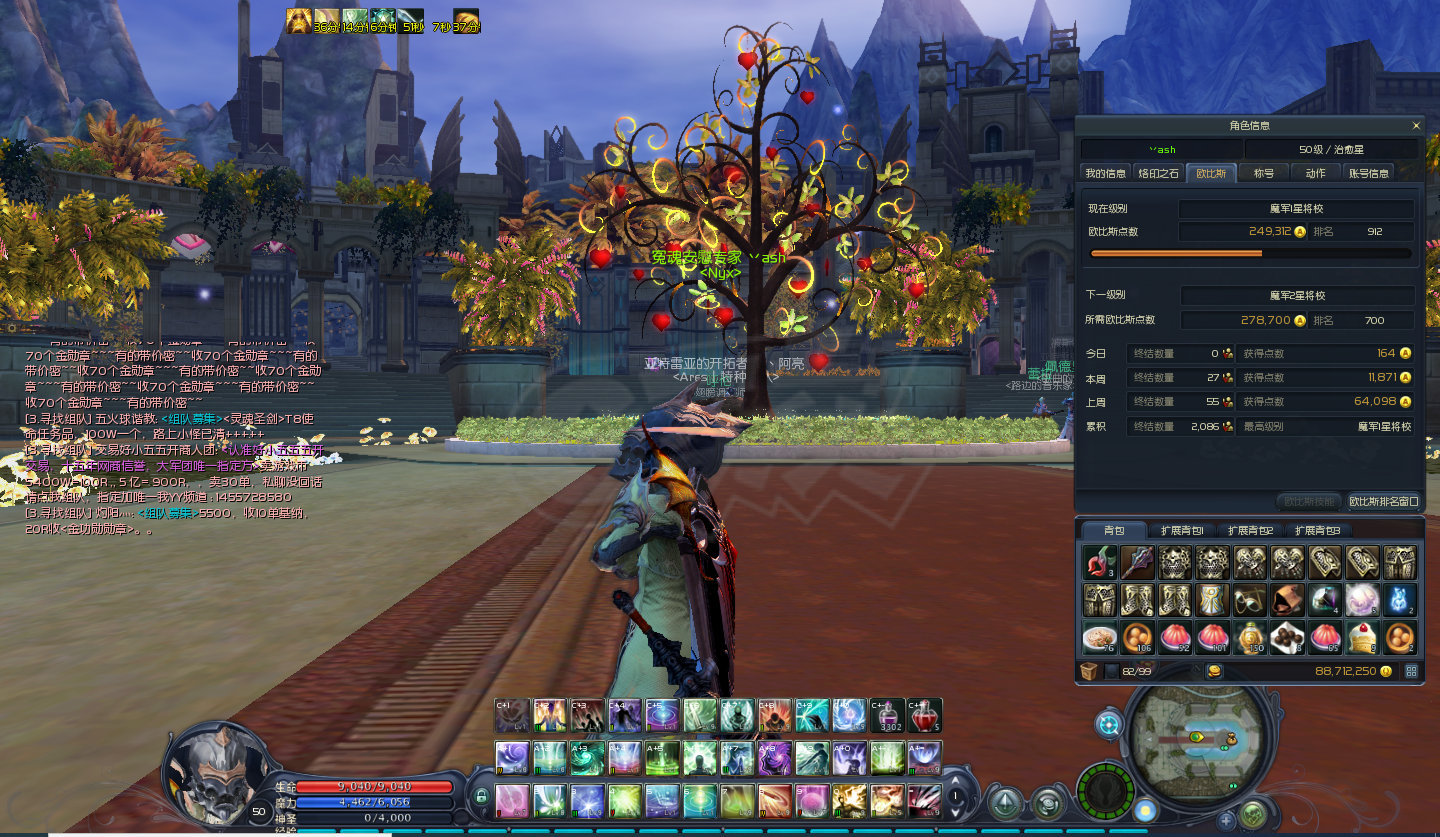
Task: Open the 账号信息 tab
Action: click(1369, 173)
